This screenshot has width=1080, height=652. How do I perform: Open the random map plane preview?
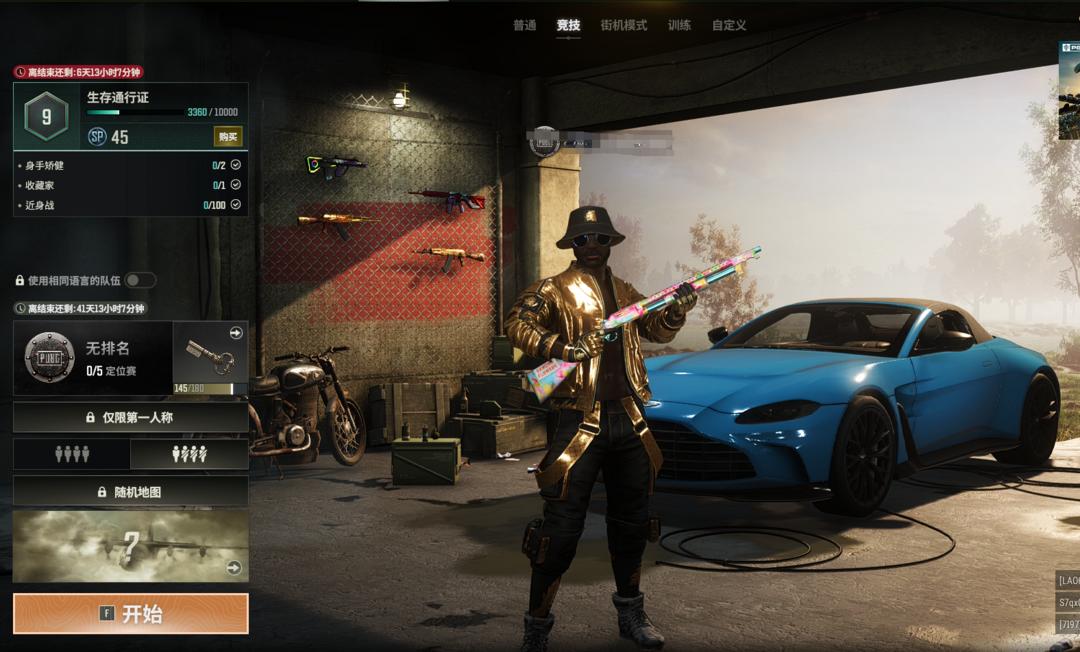131,546
